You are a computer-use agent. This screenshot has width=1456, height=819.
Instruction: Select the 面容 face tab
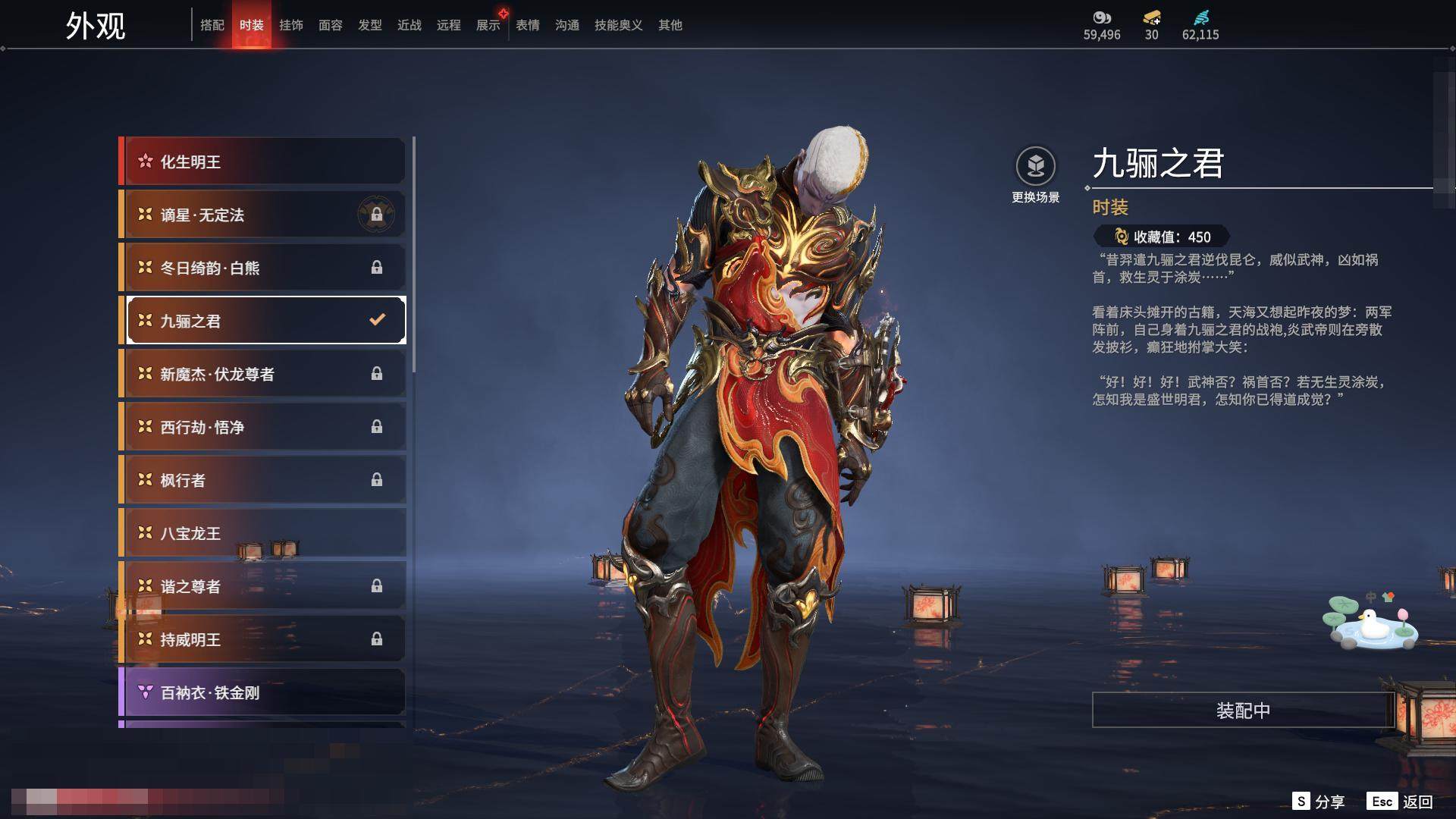[x=331, y=25]
